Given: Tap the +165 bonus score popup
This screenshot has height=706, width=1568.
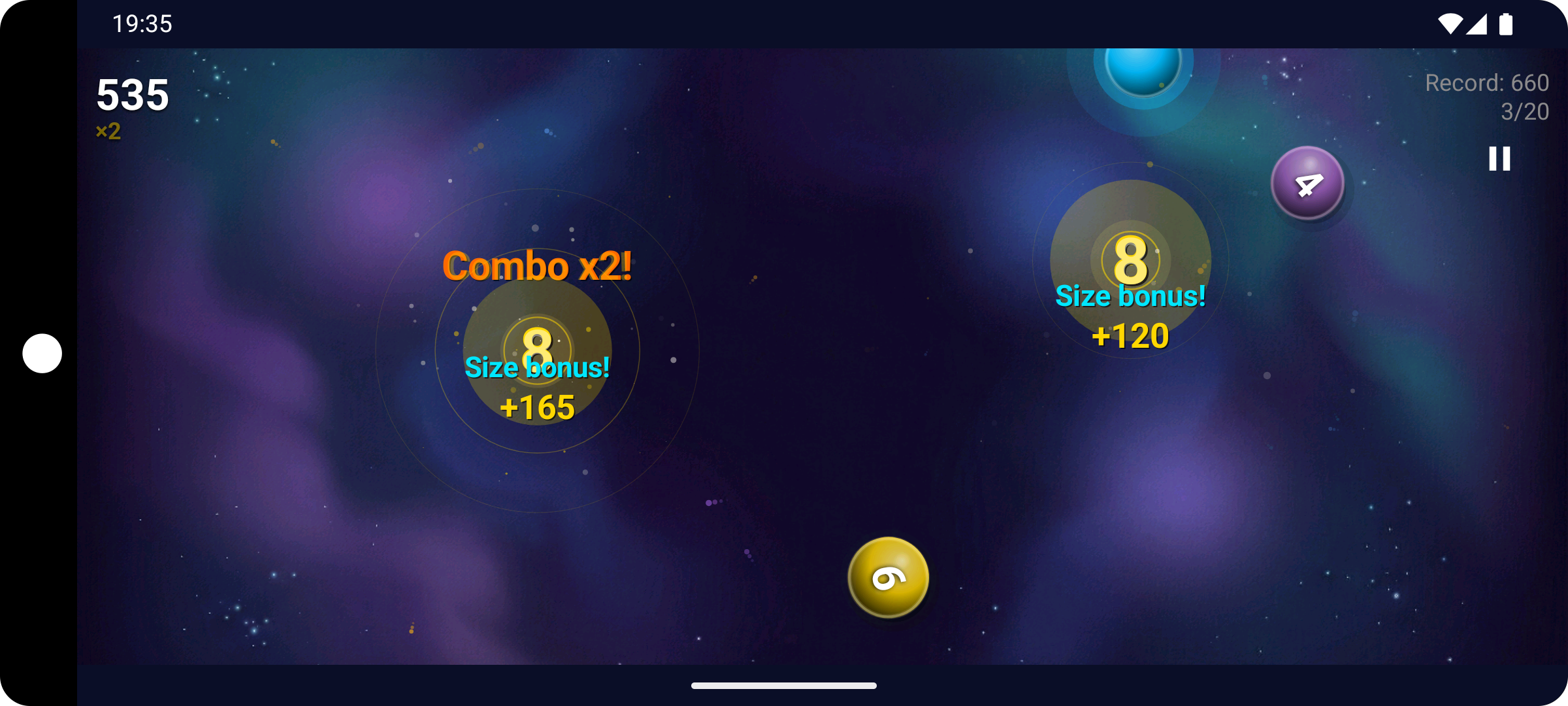Looking at the screenshot, I should click(x=538, y=407).
